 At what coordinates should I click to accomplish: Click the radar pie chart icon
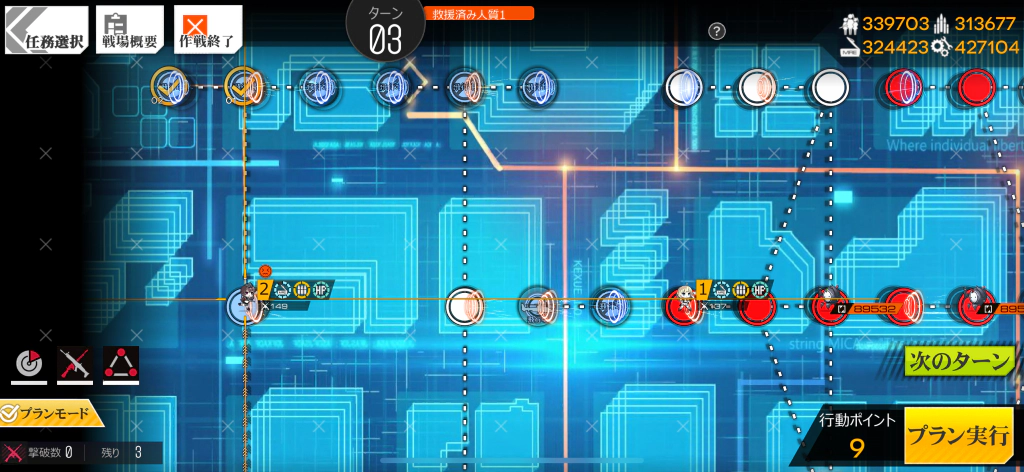point(31,366)
